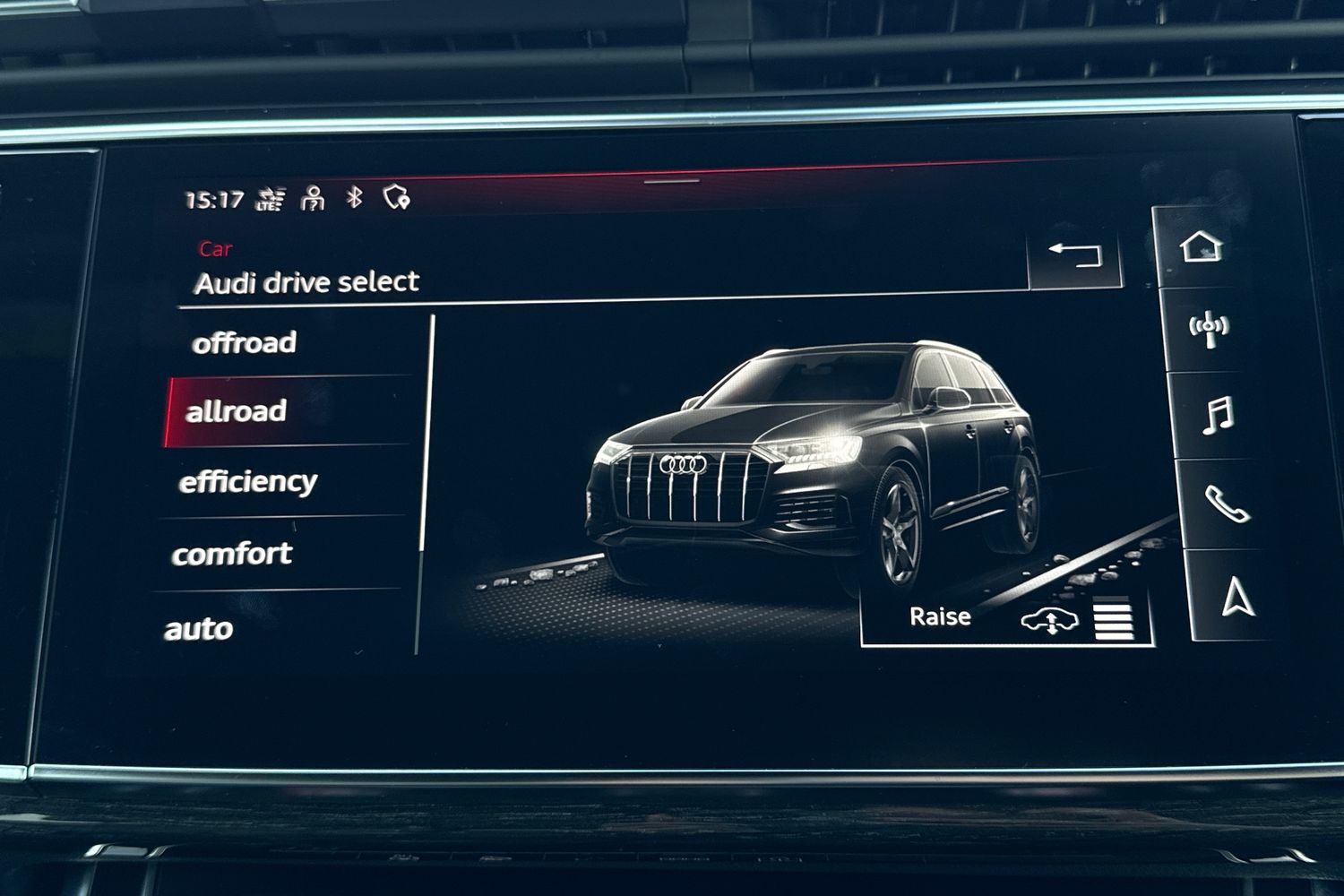Switch to efficiency drive mode
The width and height of the screenshot is (1344, 896).
click(x=248, y=482)
